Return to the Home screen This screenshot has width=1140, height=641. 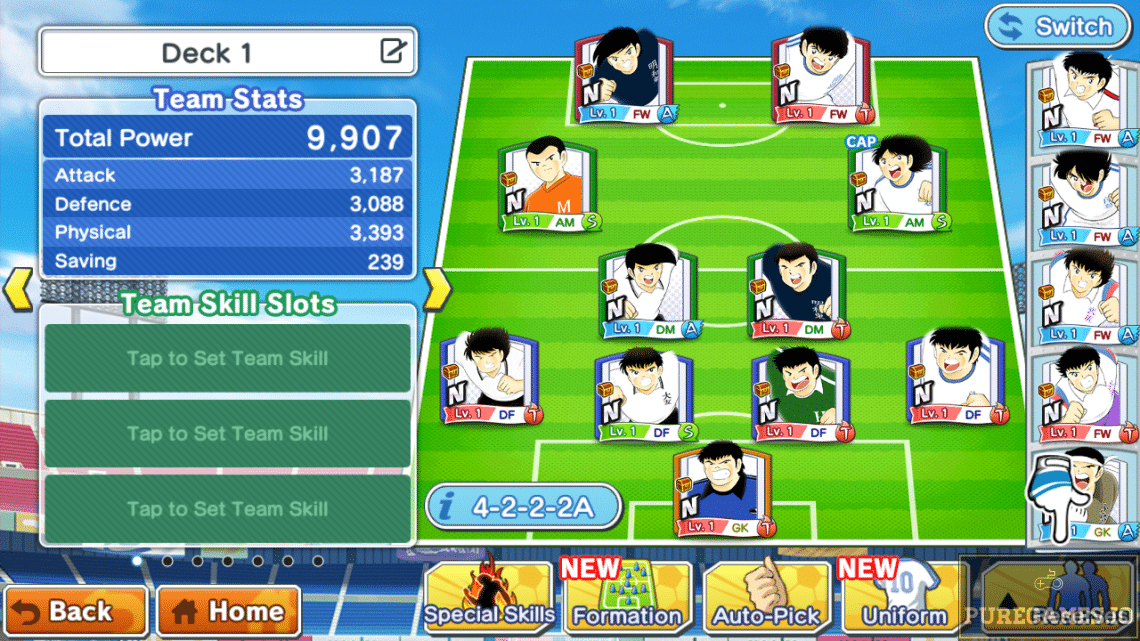[228, 611]
